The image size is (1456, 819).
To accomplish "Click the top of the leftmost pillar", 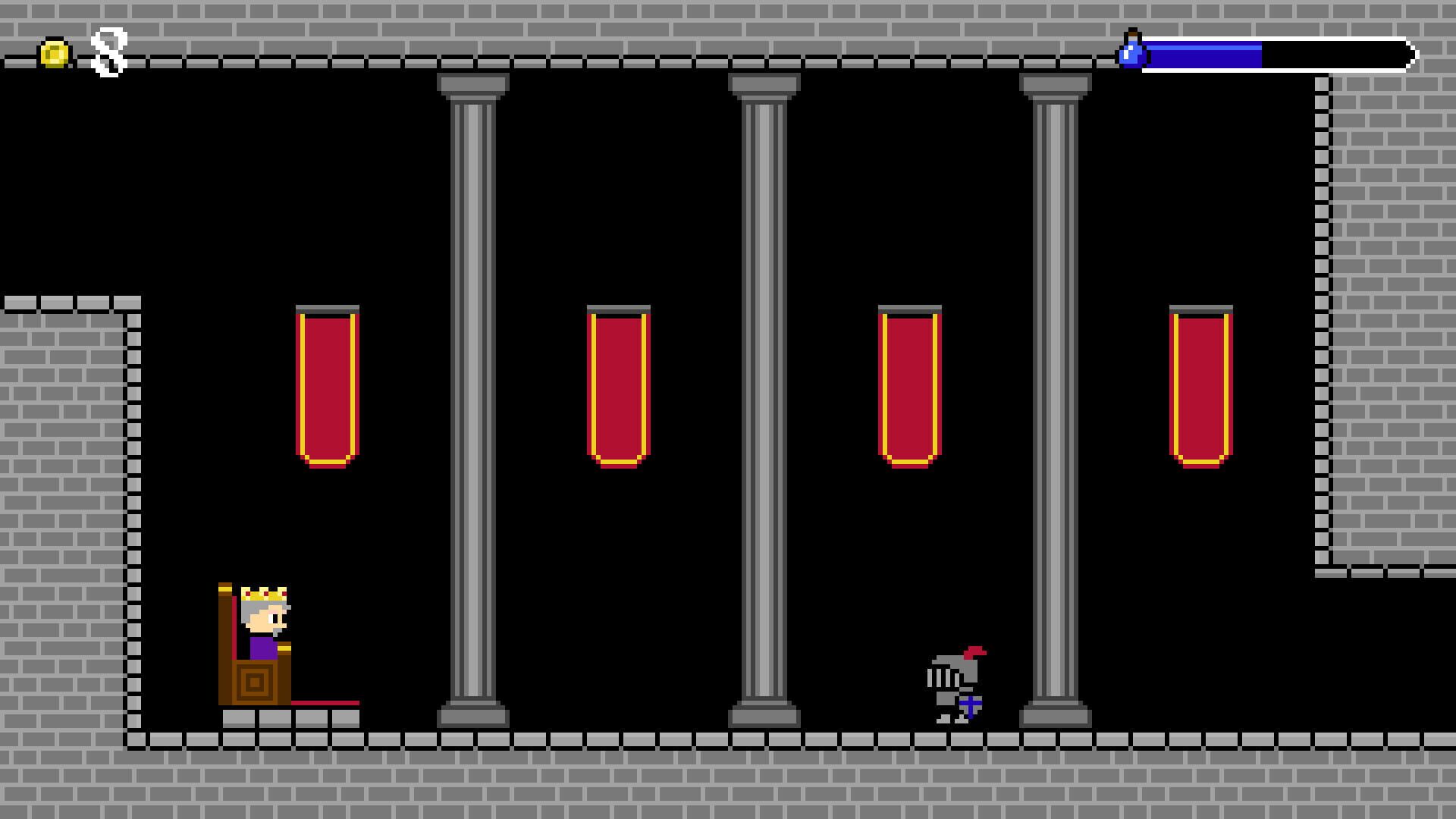I will click(x=470, y=83).
